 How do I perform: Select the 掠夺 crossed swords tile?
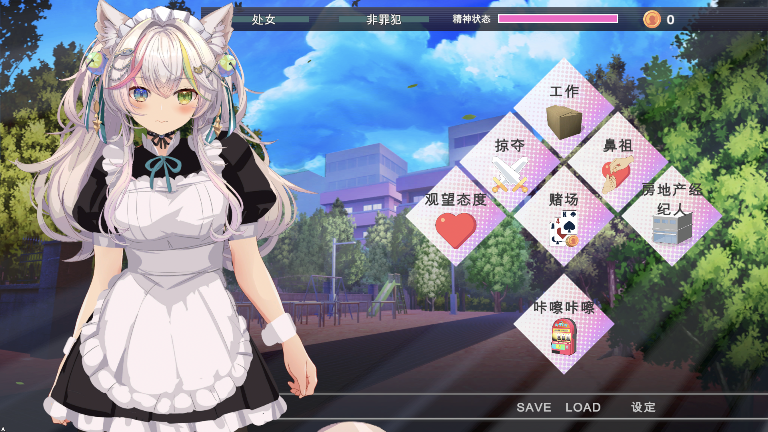click(x=510, y=163)
